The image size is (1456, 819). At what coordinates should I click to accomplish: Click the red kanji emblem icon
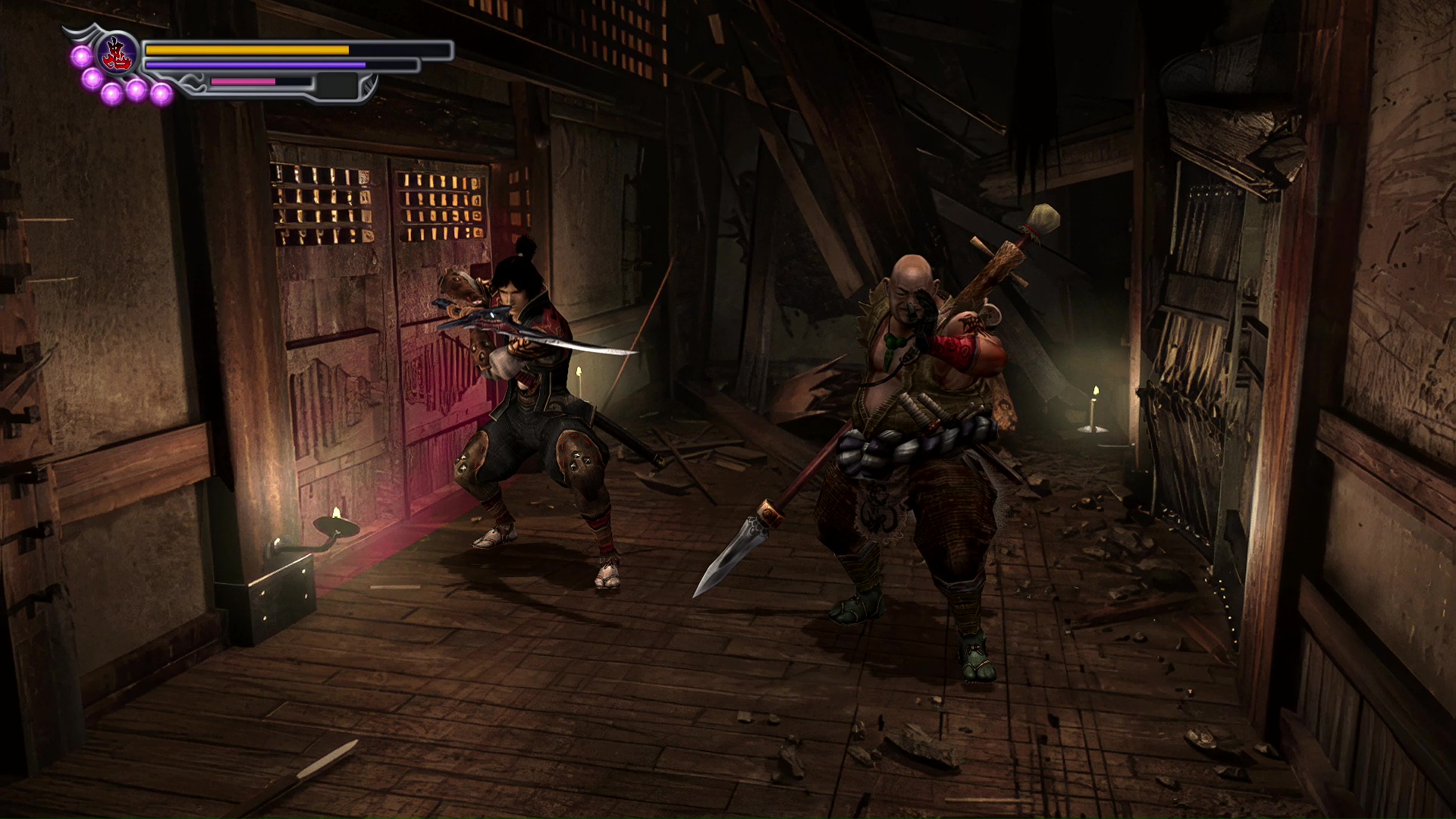118,55
